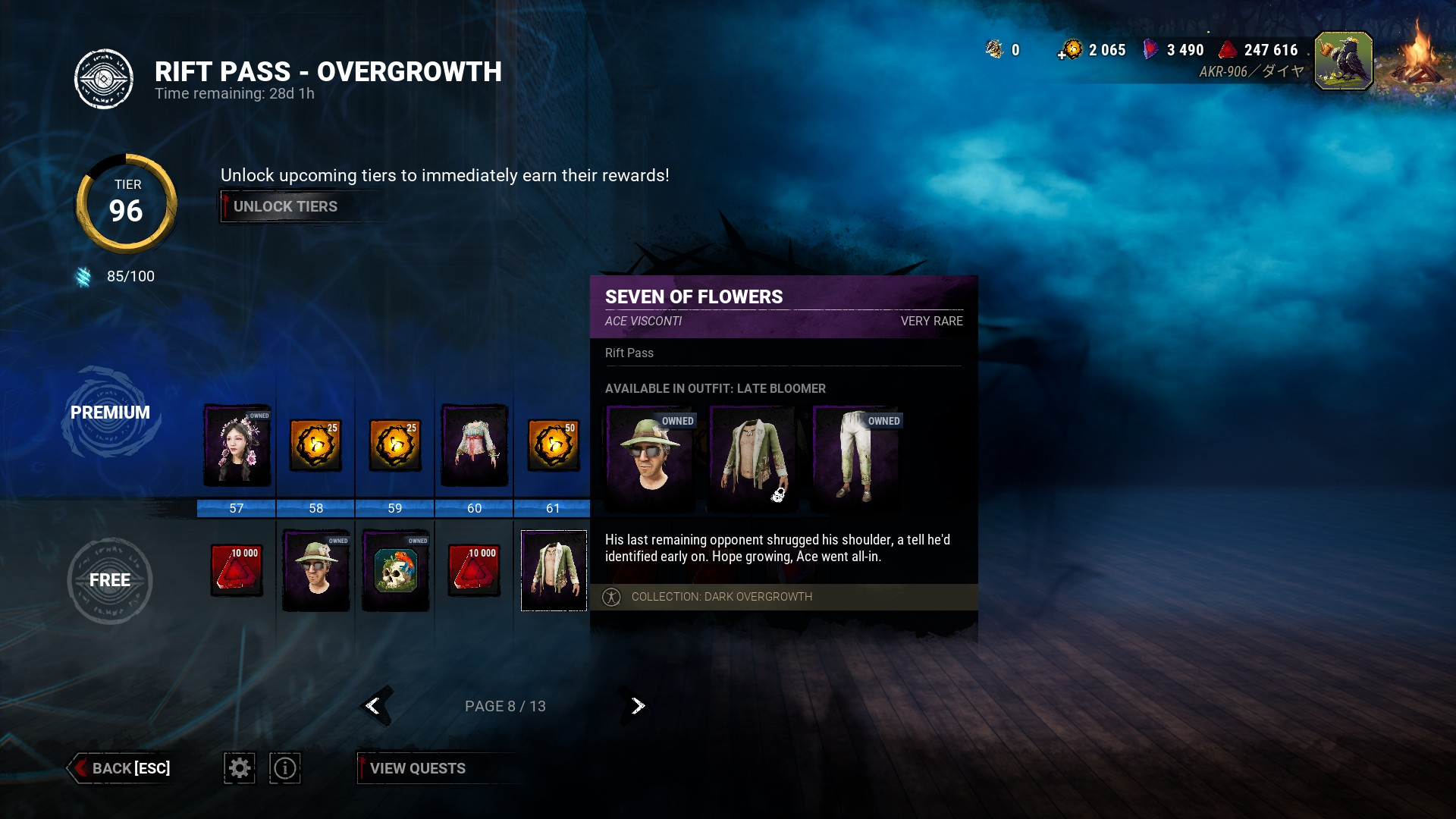Go to the previous rift page
Image resolution: width=1456 pixels, height=819 pixels.
[x=374, y=706]
